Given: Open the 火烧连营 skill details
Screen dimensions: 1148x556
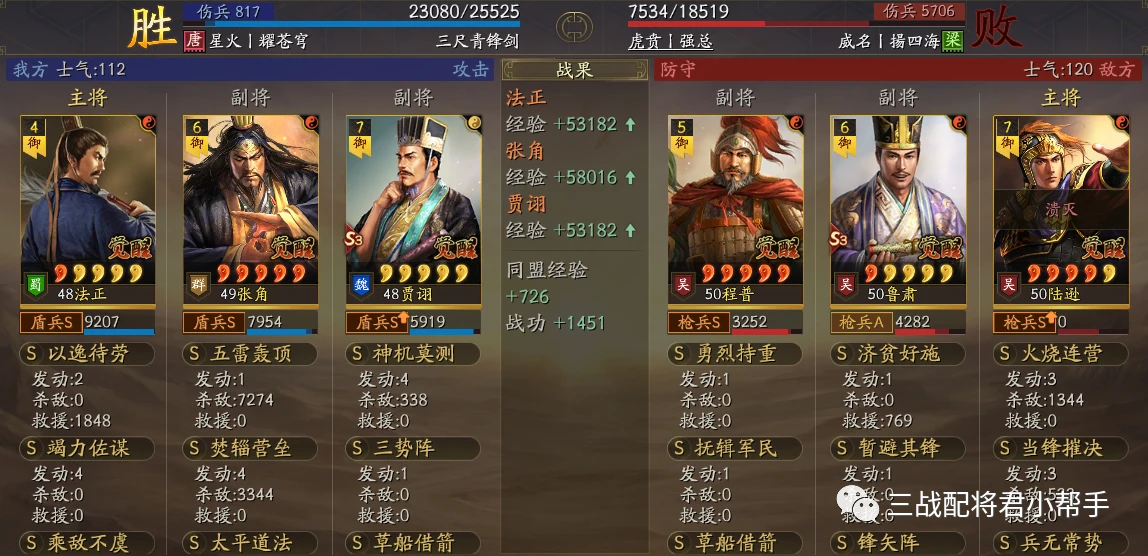Looking at the screenshot, I should pos(1060,354).
